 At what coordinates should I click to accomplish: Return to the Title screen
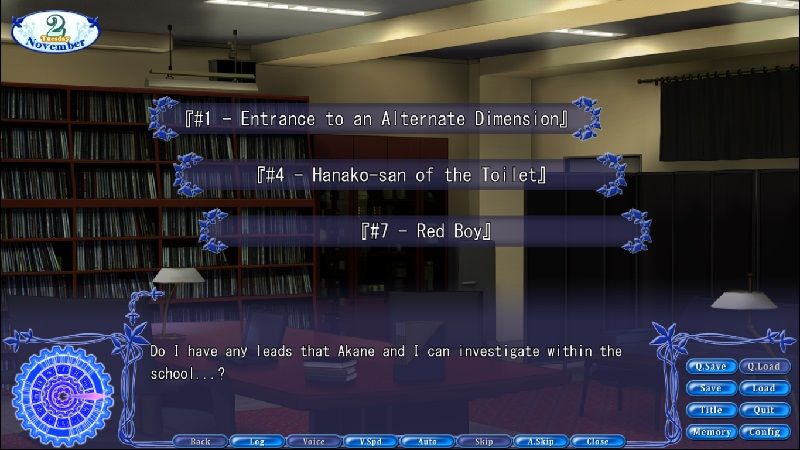[710, 410]
